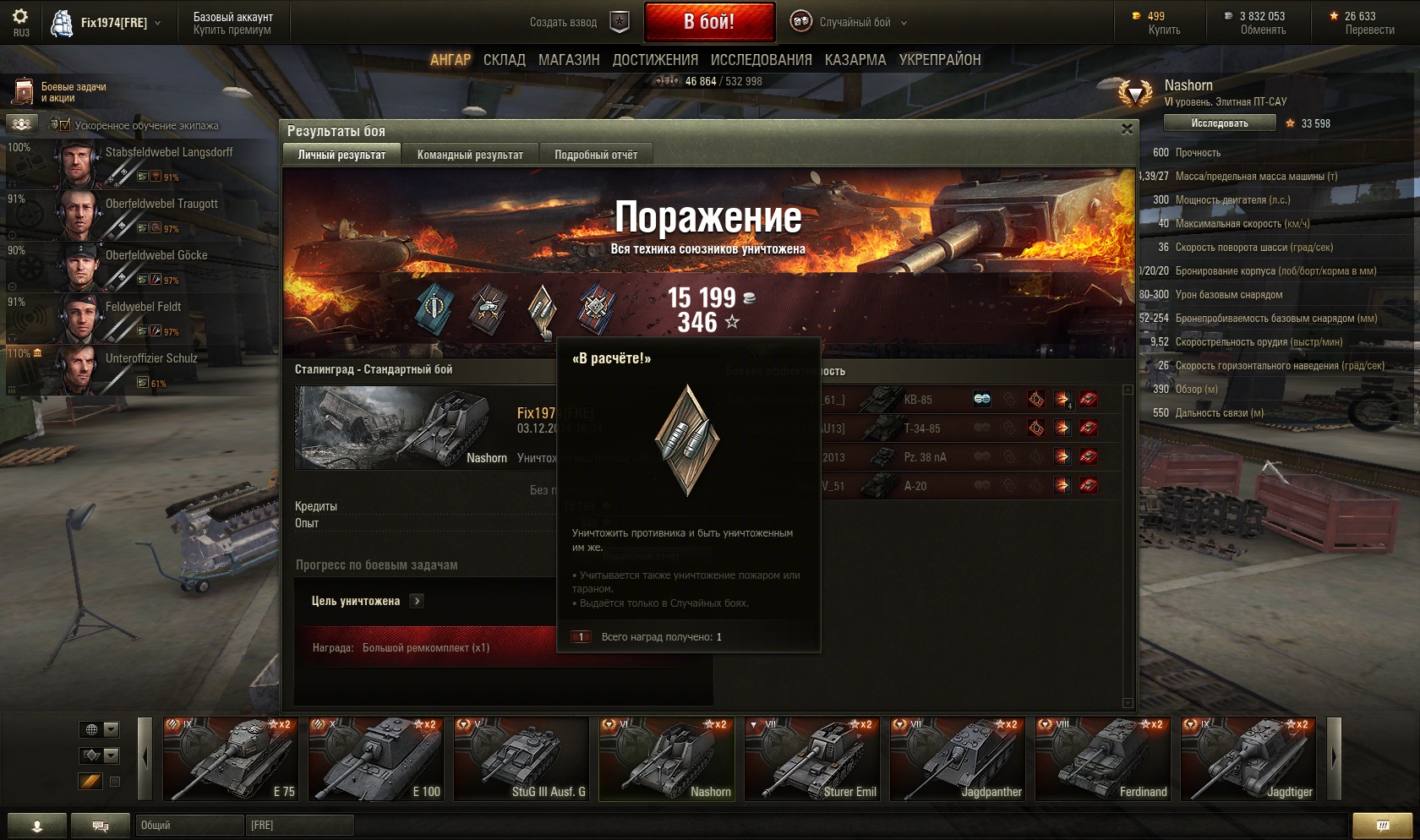Viewport: 1420px width, 840px height.
Task: Select the Ferdinand tank thumbnail
Action: point(1102,758)
